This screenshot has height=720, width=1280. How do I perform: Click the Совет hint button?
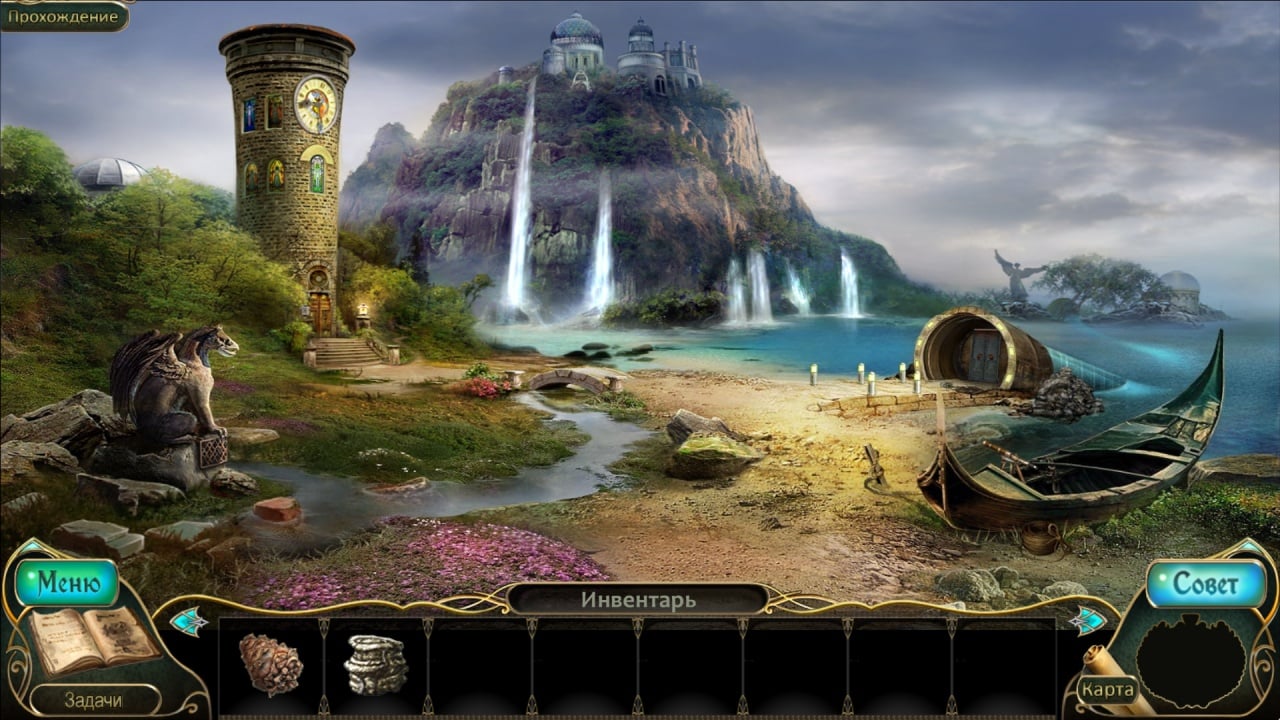pyautogui.click(x=1205, y=584)
